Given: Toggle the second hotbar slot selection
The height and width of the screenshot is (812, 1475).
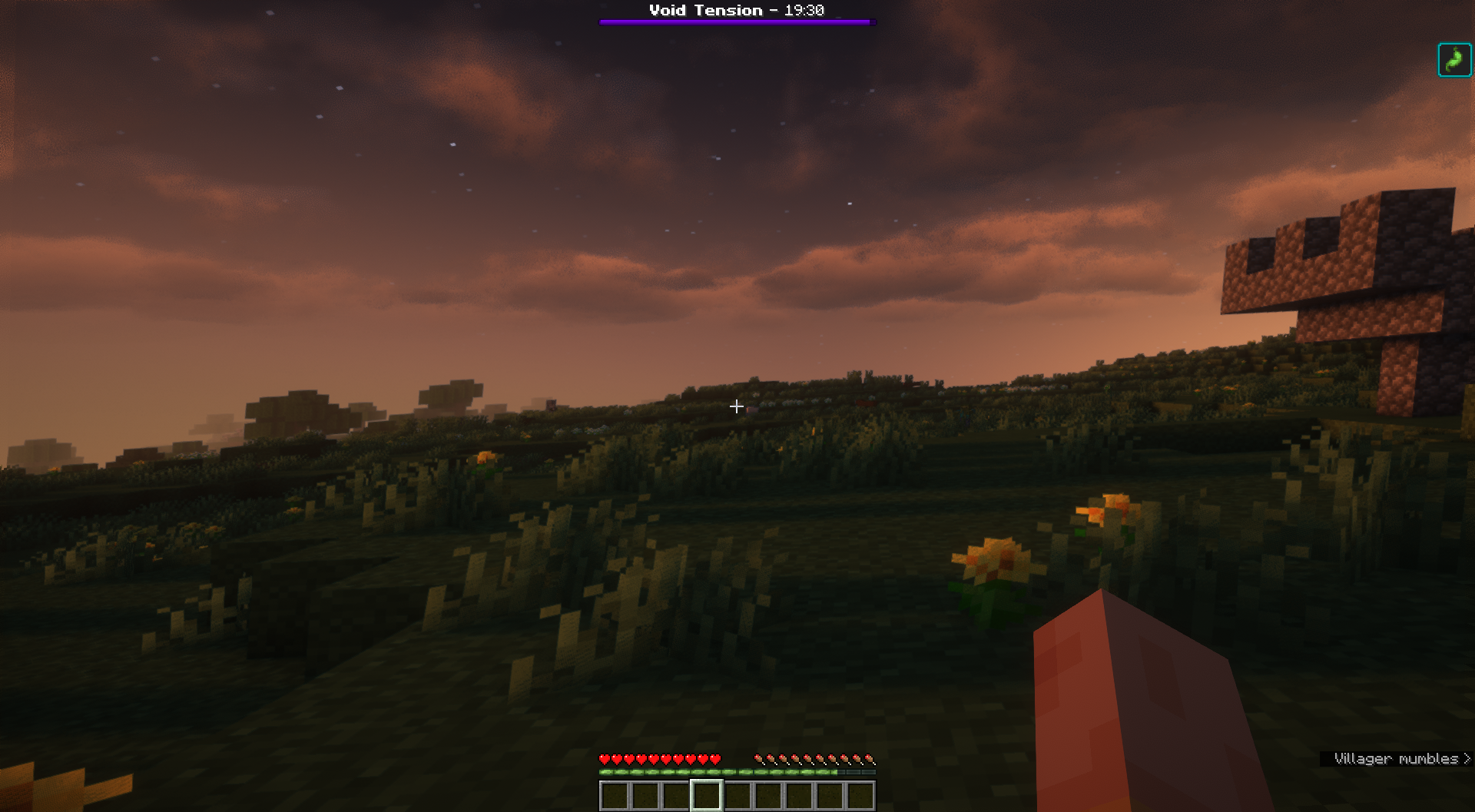Looking at the screenshot, I should click(x=645, y=796).
